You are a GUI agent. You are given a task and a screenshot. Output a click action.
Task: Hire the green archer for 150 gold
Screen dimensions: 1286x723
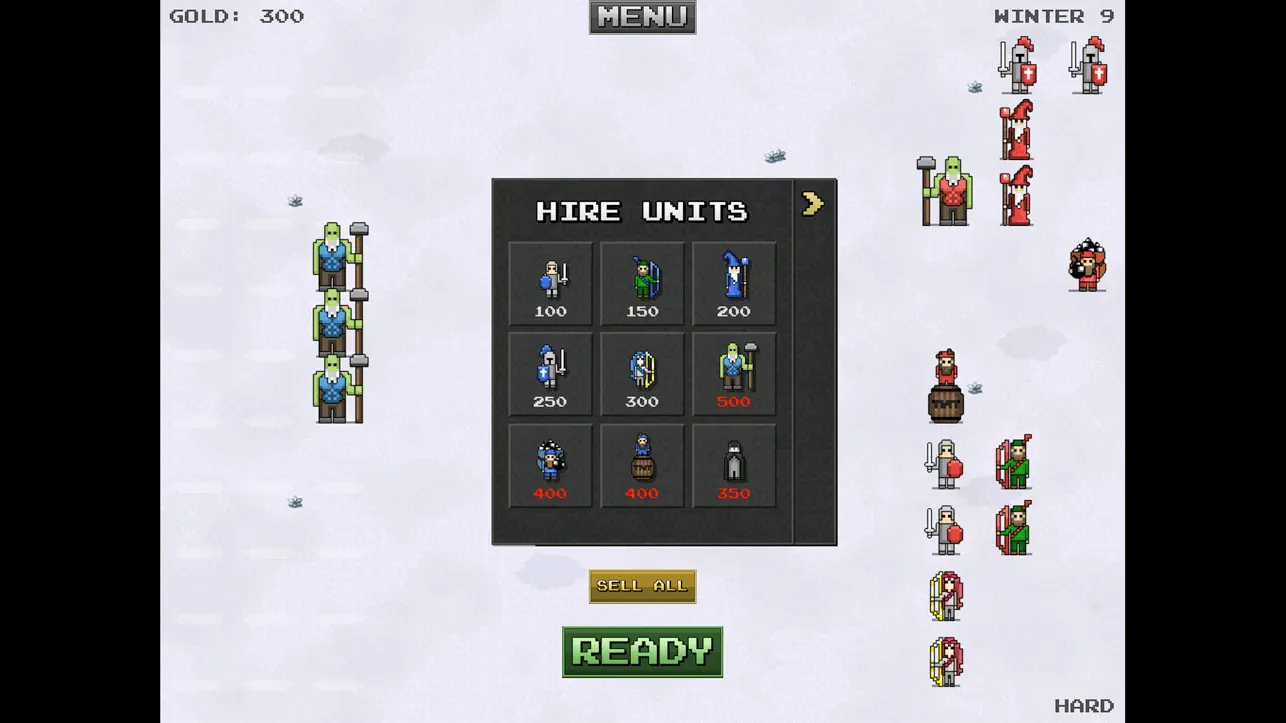tap(641, 283)
